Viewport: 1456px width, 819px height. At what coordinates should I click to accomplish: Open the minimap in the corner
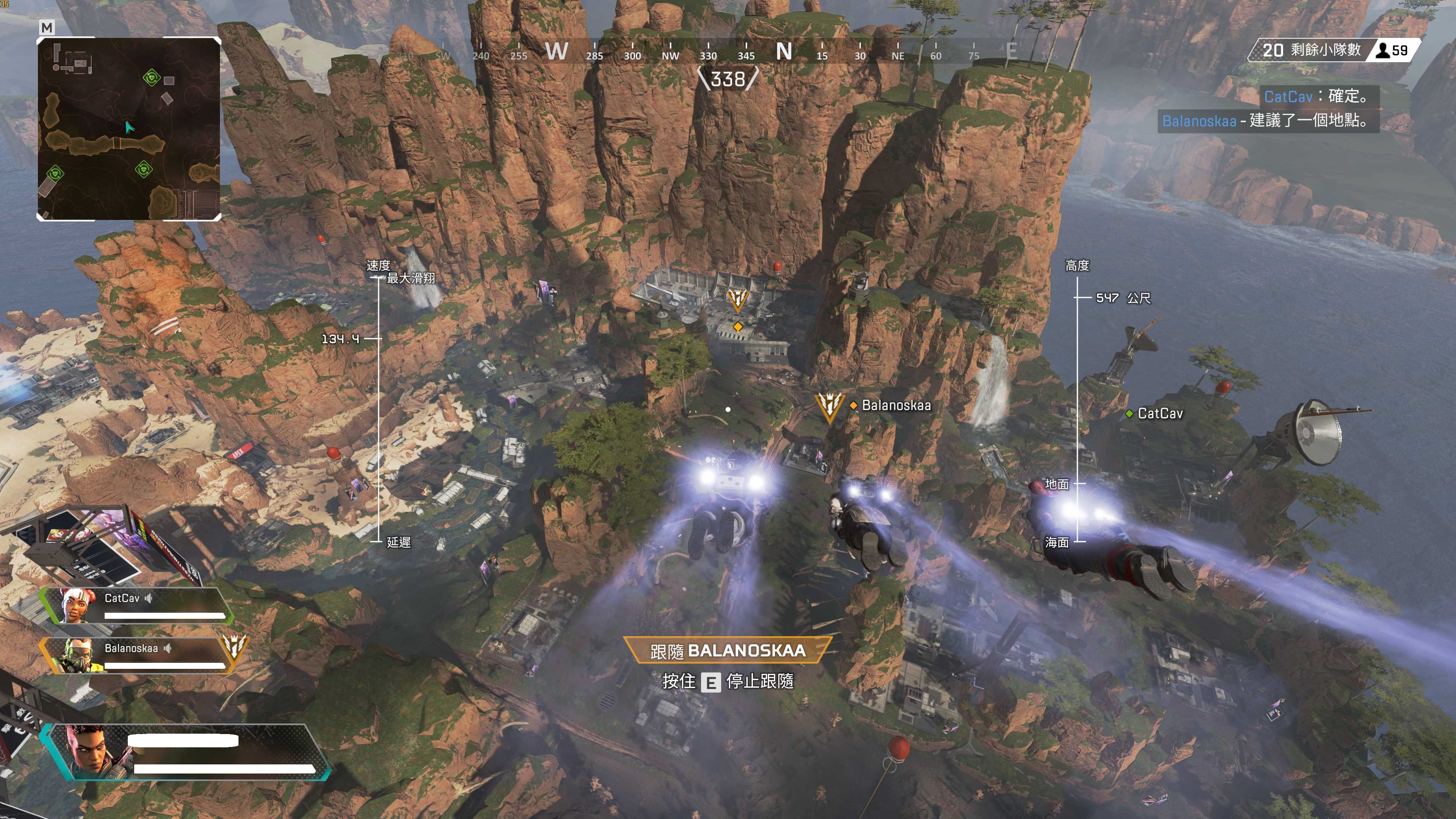click(129, 129)
